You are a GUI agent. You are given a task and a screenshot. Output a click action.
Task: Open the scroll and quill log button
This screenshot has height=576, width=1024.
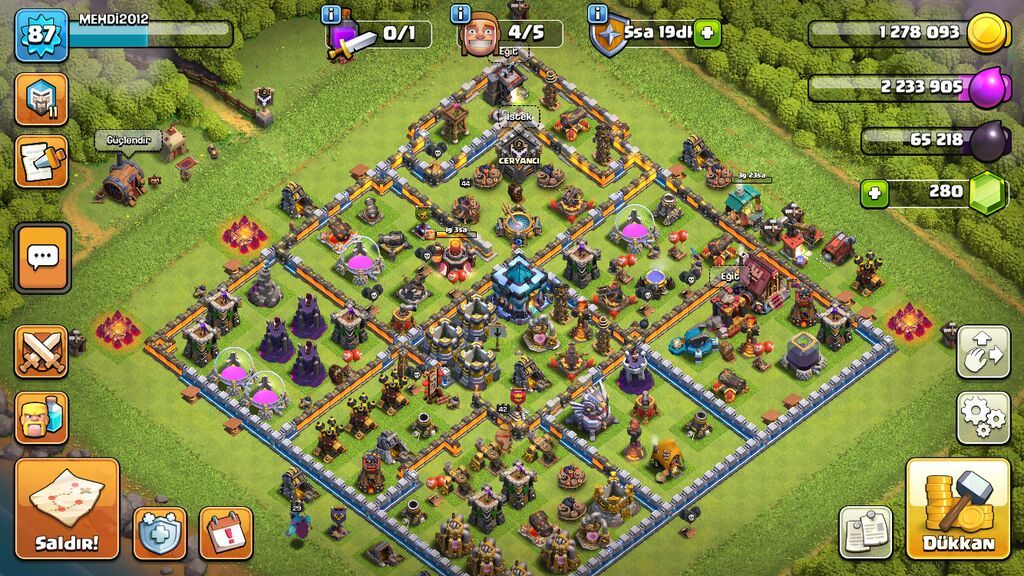[x=42, y=162]
